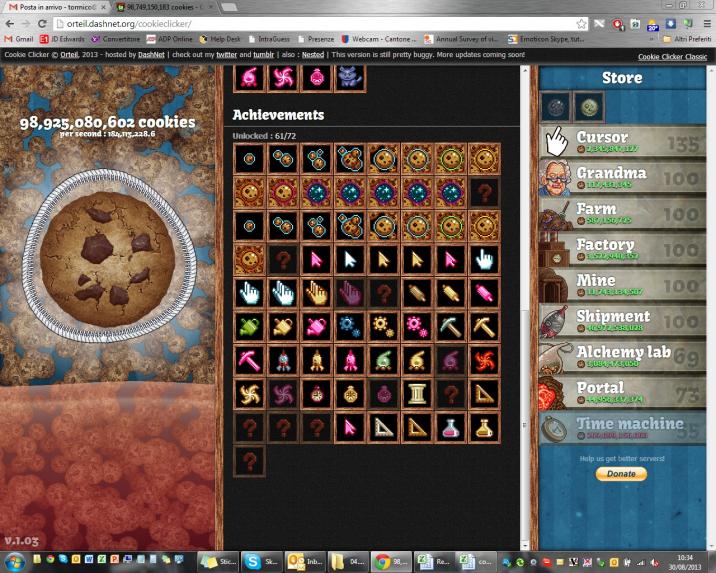Image resolution: width=716 pixels, height=573 pixels.
Task: Open the tumblr link in the header
Action: click(x=290, y=55)
